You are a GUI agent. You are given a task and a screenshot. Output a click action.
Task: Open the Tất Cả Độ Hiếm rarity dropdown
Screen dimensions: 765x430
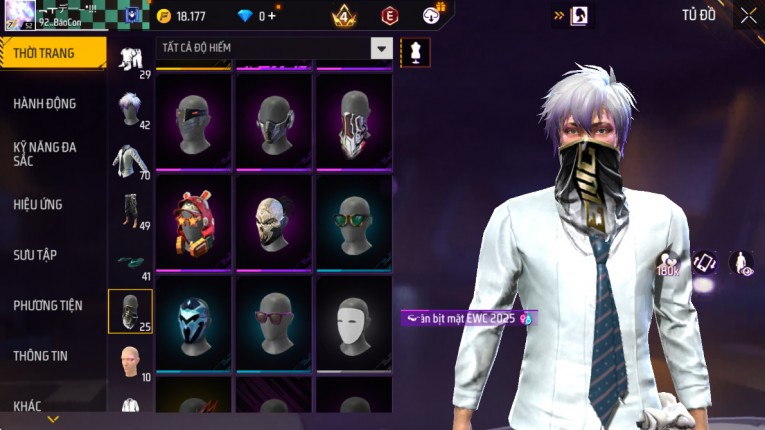[x=381, y=48]
